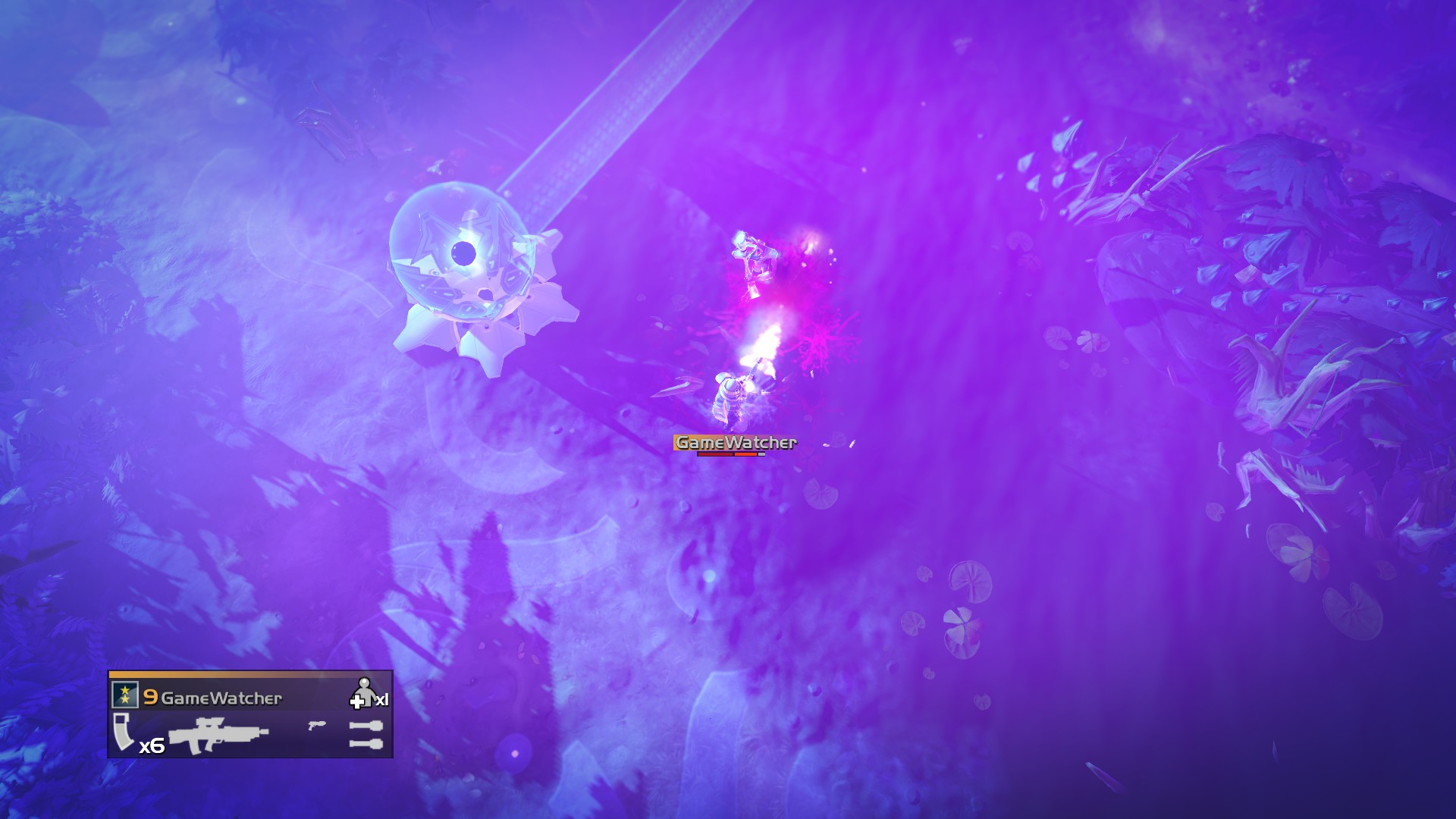Click the GameWatcher name in the HUD panel

[221, 698]
